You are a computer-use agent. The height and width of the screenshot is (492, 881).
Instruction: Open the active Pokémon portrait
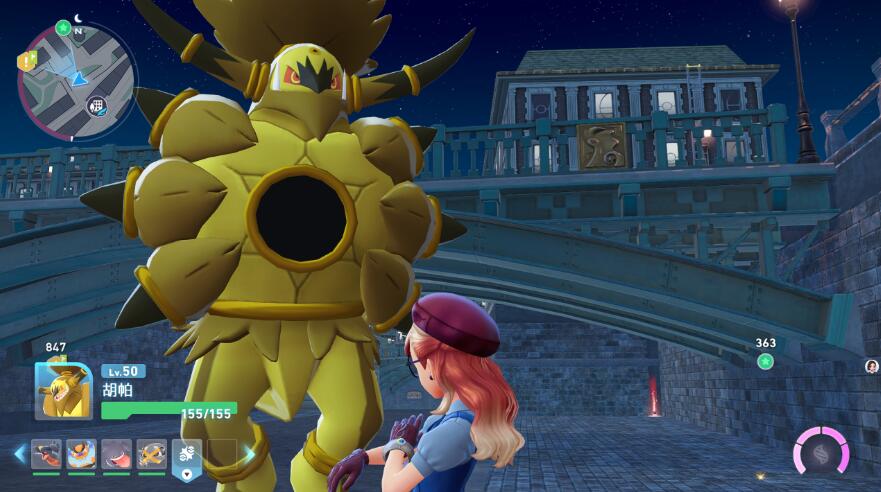coord(63,390)
